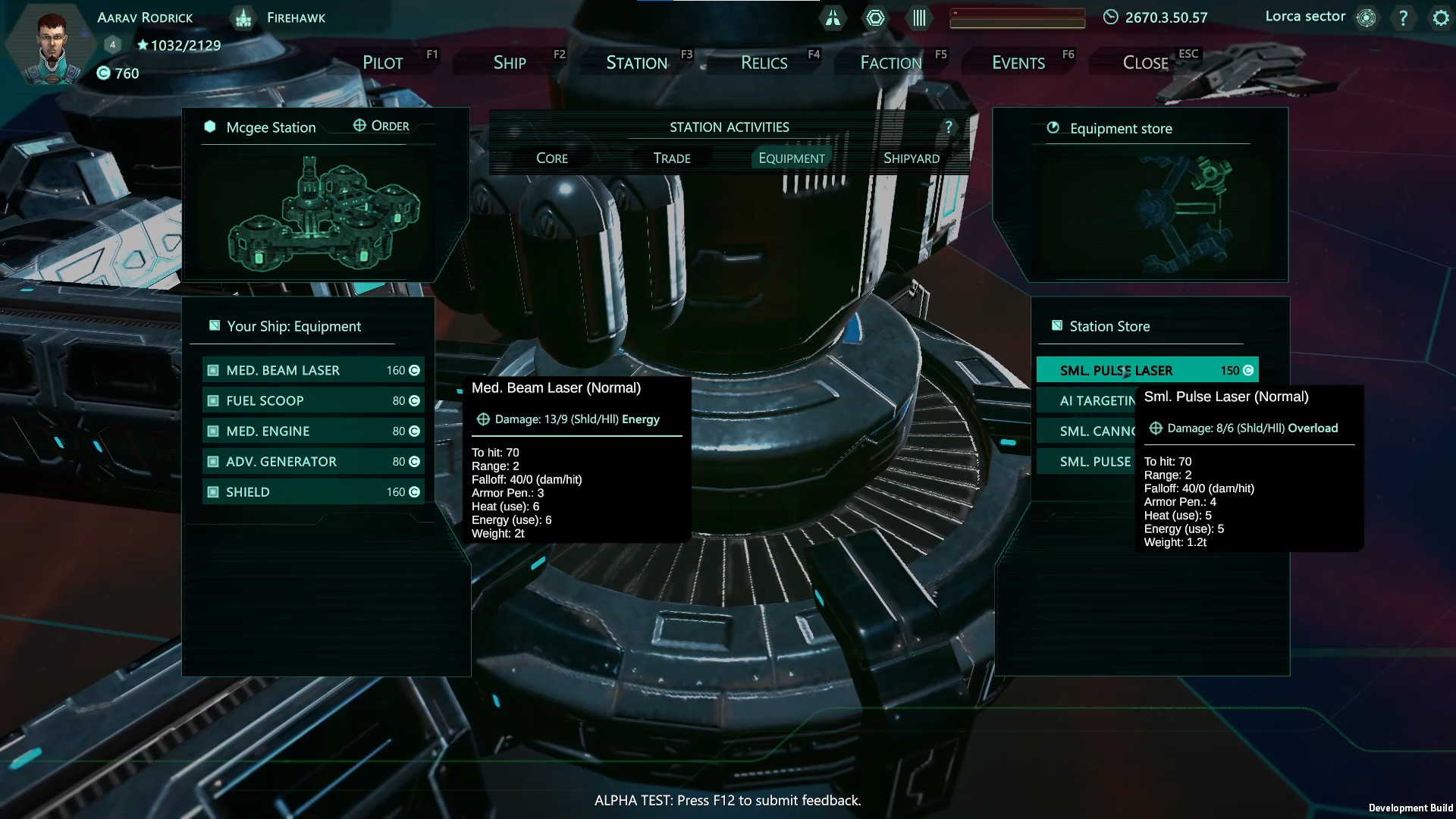1456x819 pixels.
Task: Open the Lorca sector scanner icon
Action: pos(1367,17)
